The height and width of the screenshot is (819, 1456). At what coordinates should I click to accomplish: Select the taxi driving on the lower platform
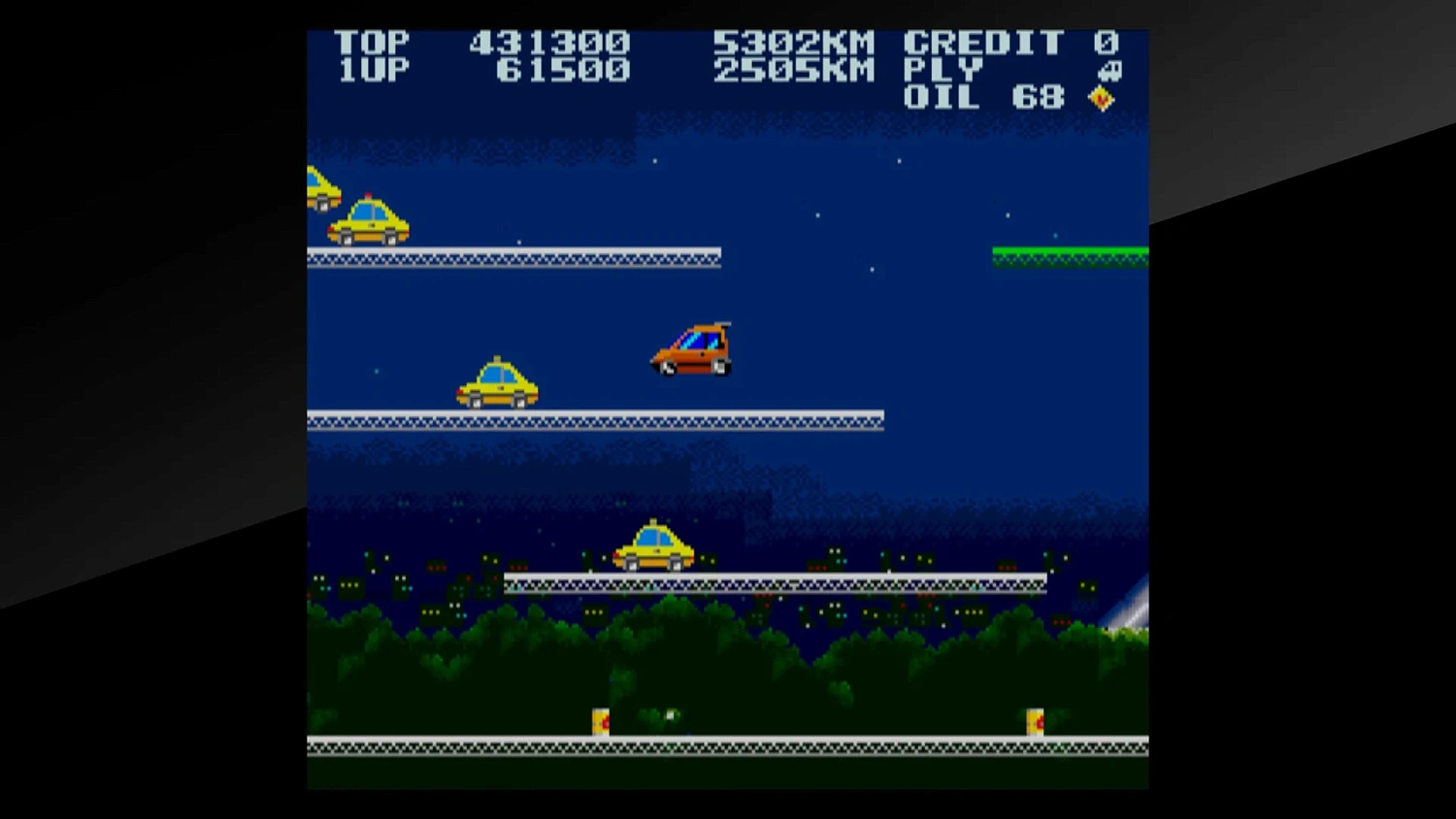pos(652,545)
